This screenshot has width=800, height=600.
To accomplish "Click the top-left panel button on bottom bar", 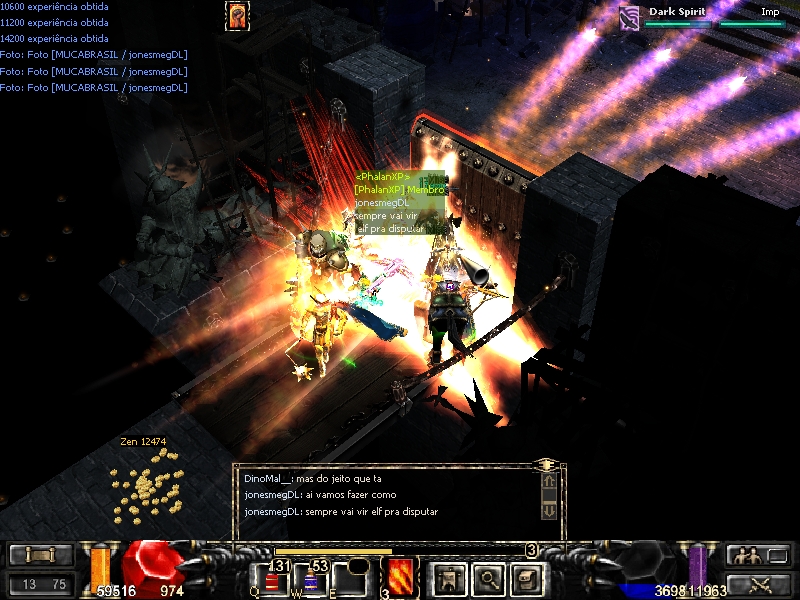I will tap(41, 555).
